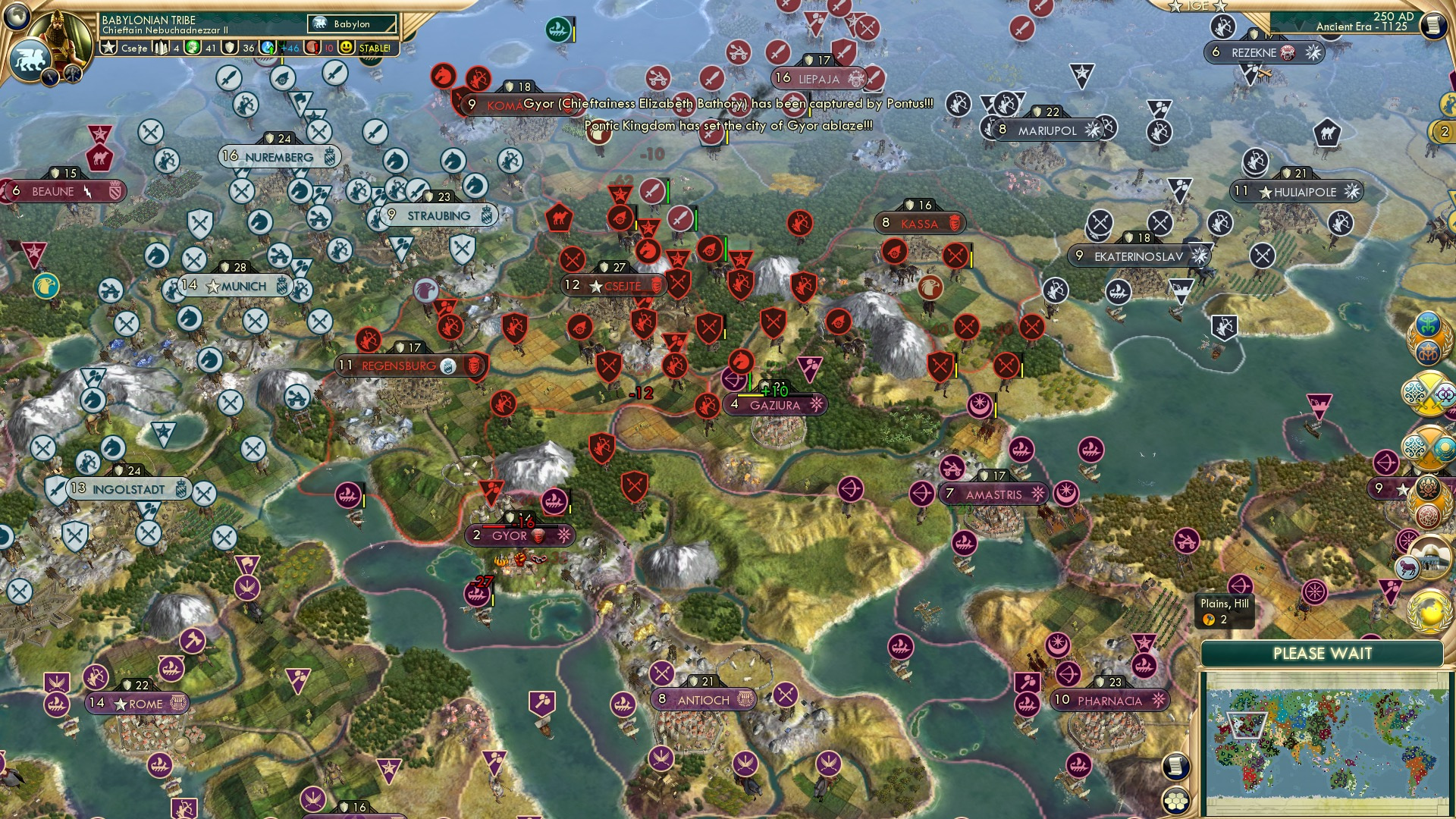Click the hexagon icon at the bottom right corner

pos(1176,801)
